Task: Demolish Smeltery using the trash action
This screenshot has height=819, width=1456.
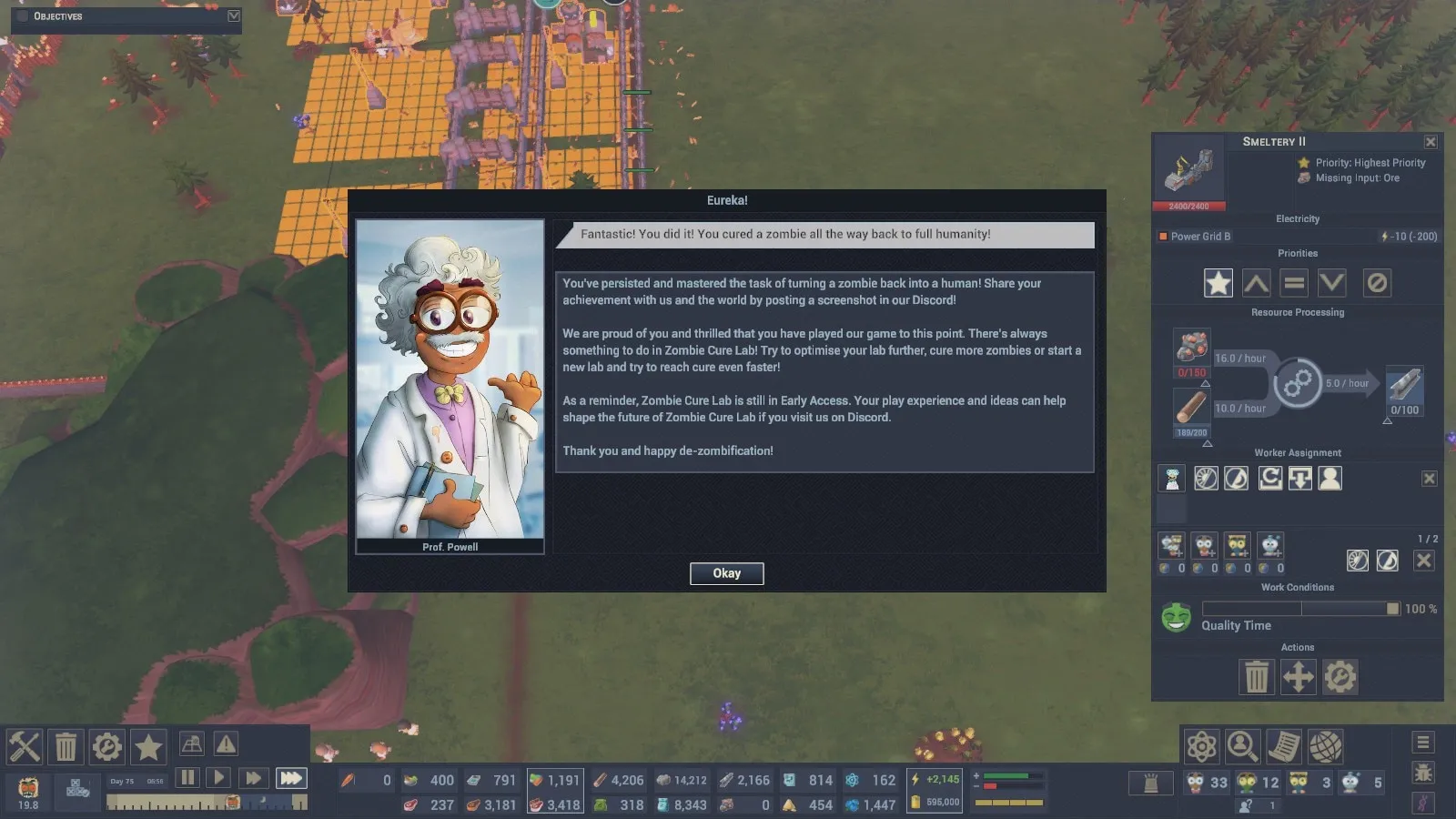Action: (1257, 677)
